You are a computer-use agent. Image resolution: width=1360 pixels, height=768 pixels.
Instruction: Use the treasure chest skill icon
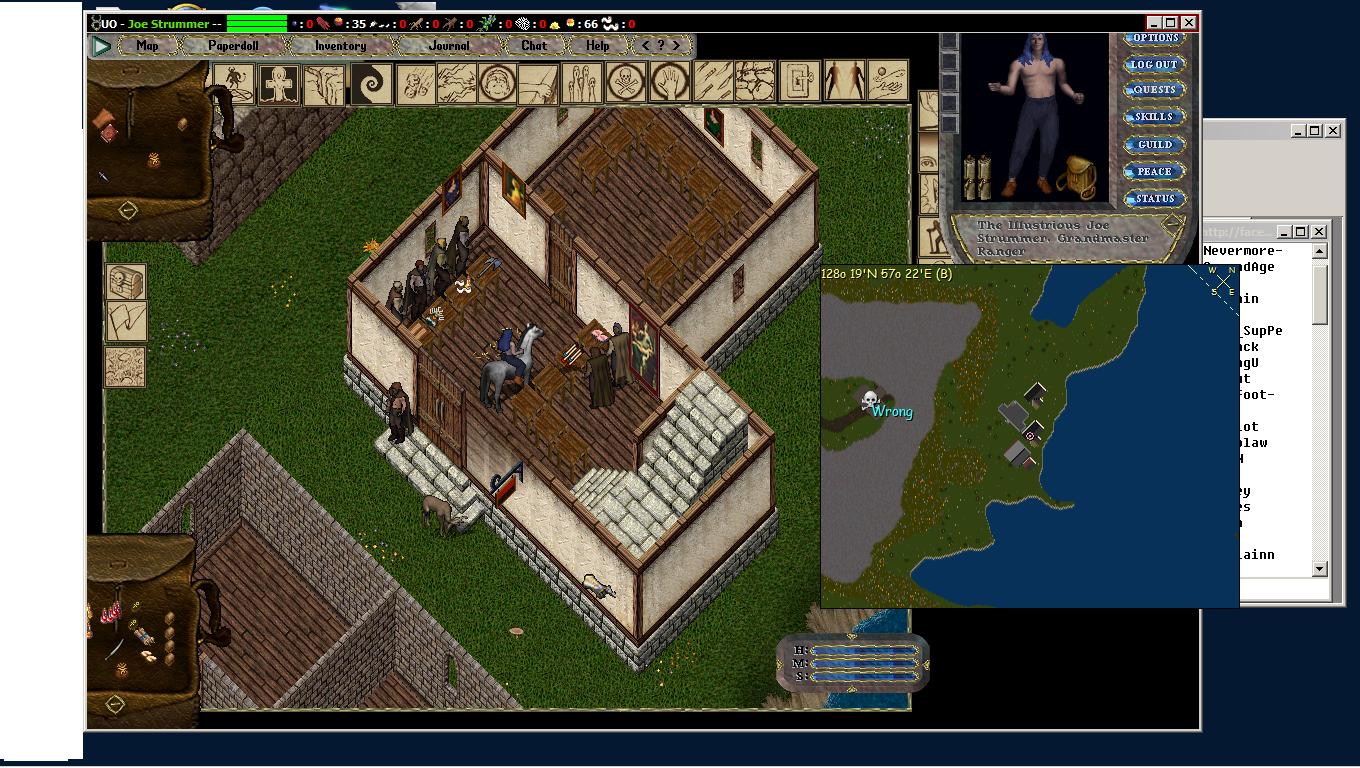click(x=126, y=283)
